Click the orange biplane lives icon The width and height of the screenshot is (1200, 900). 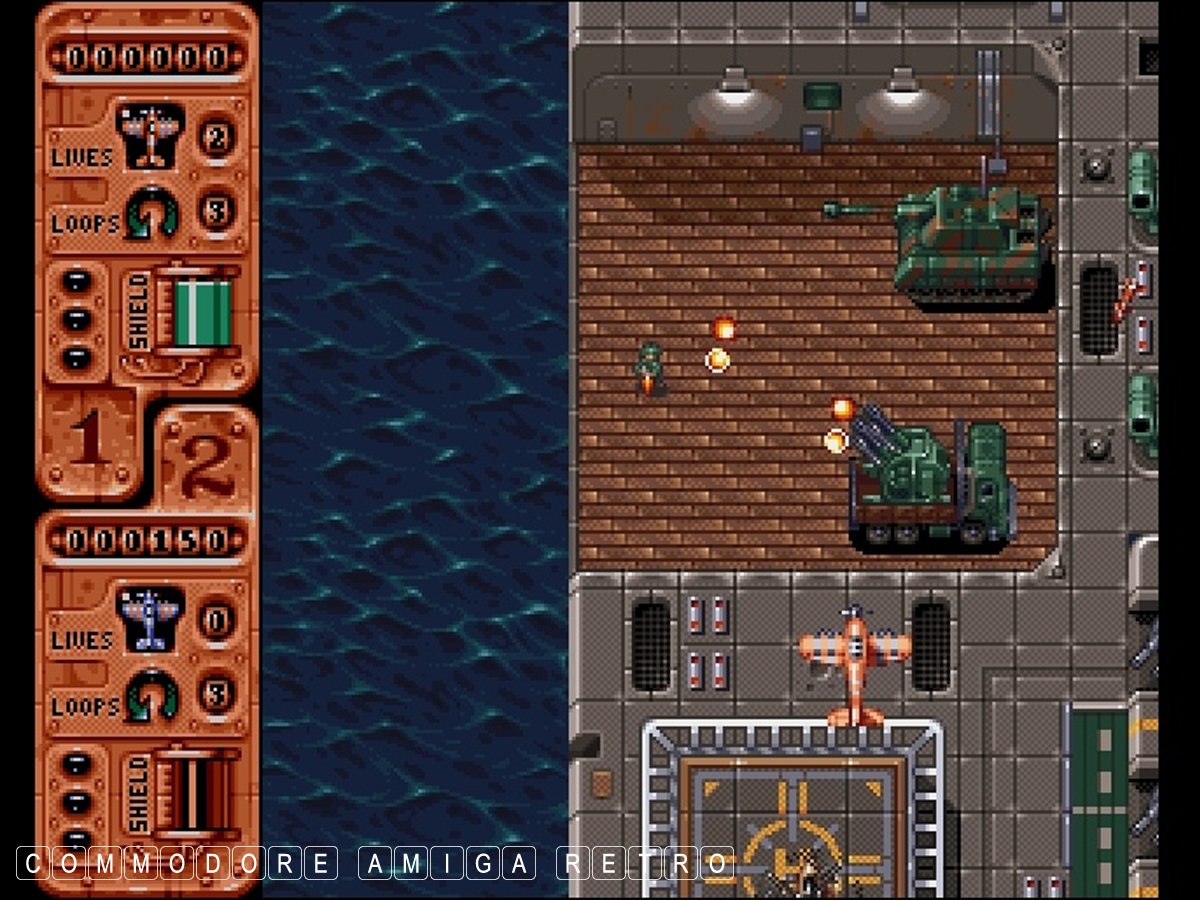click(150, 135)
